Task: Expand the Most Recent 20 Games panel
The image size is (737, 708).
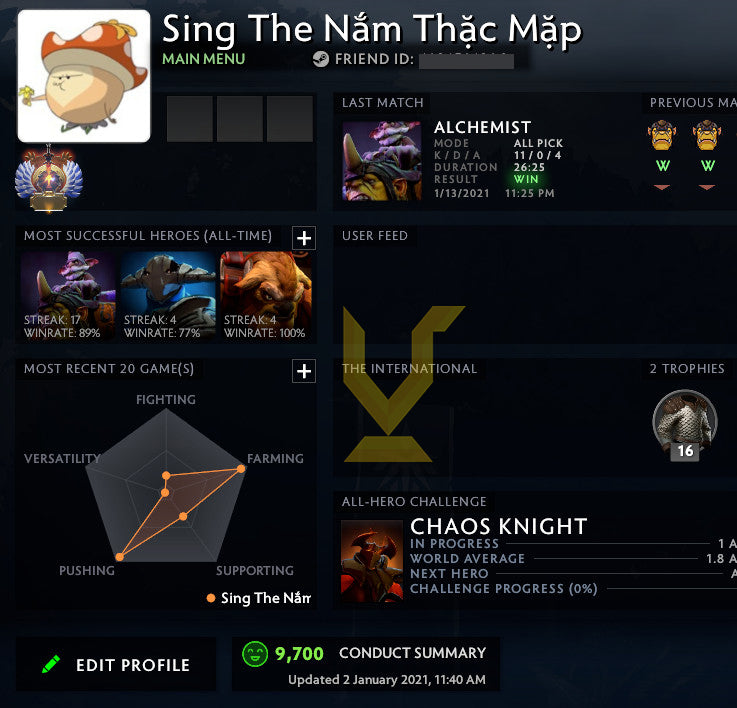Action: tap(304, 371)
